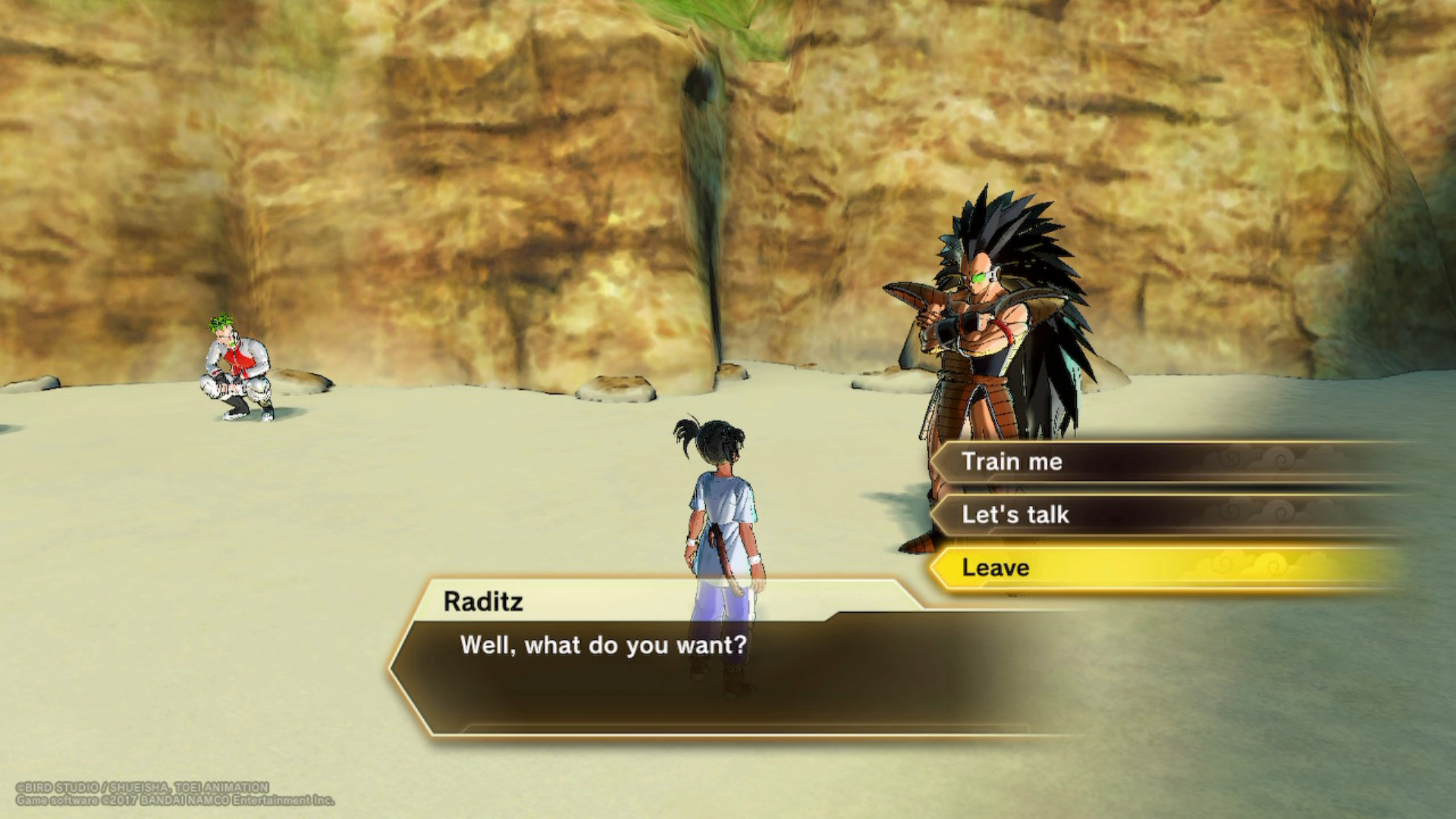Choose the "Train me" dialogue option
The image size is (1456, 819).
1012,462
